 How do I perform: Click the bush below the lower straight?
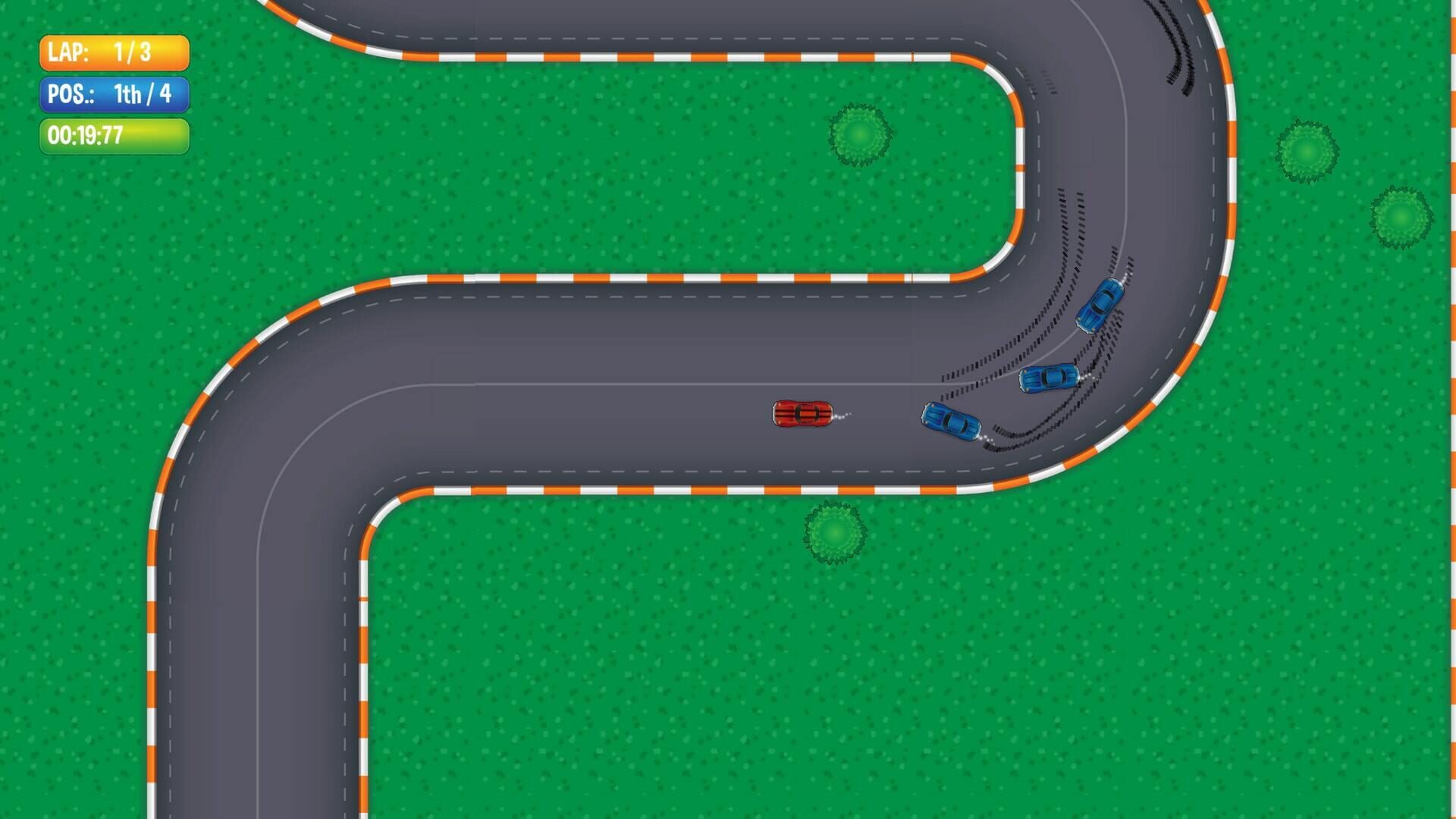pyautogui.click(x=834, y=532)
